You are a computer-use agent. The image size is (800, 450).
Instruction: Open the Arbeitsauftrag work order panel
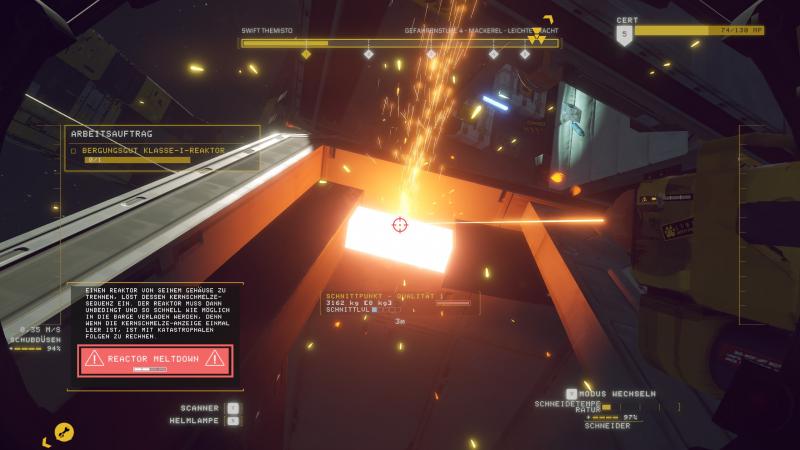point(112,133)
